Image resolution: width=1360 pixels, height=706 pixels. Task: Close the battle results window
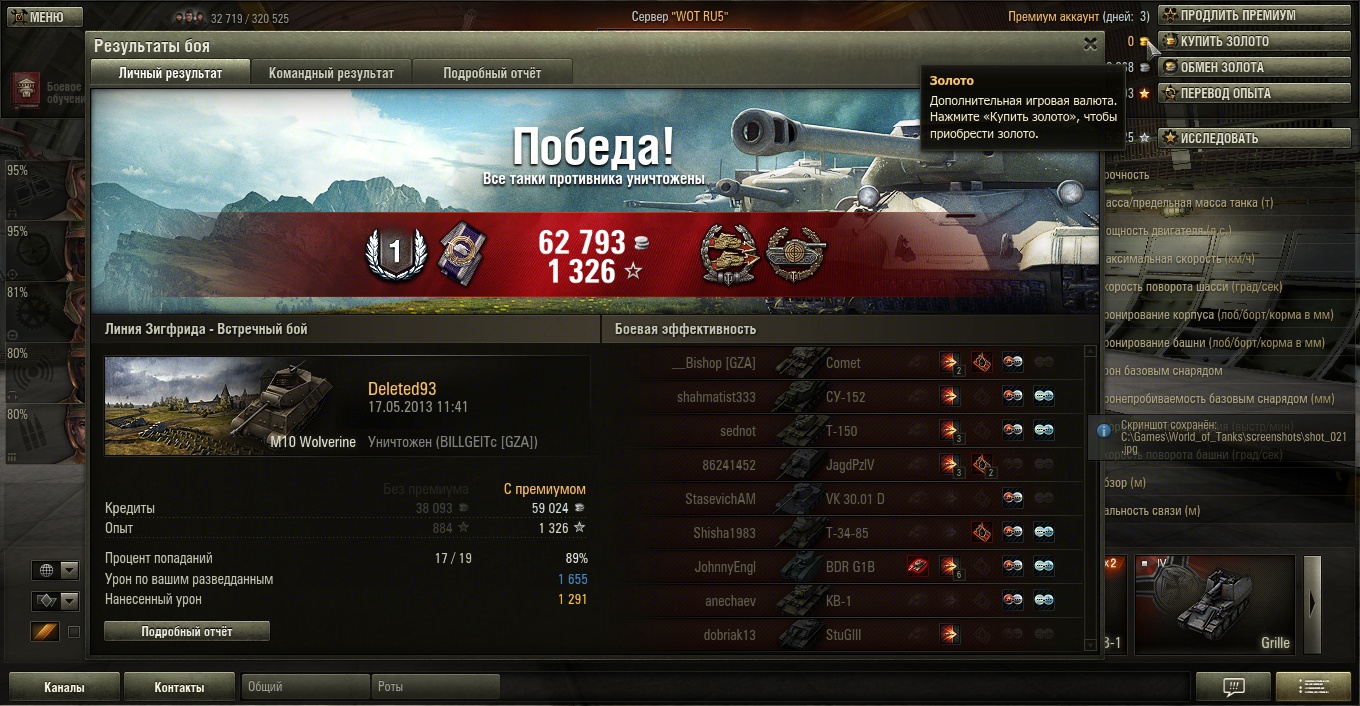pos(1090,44)
